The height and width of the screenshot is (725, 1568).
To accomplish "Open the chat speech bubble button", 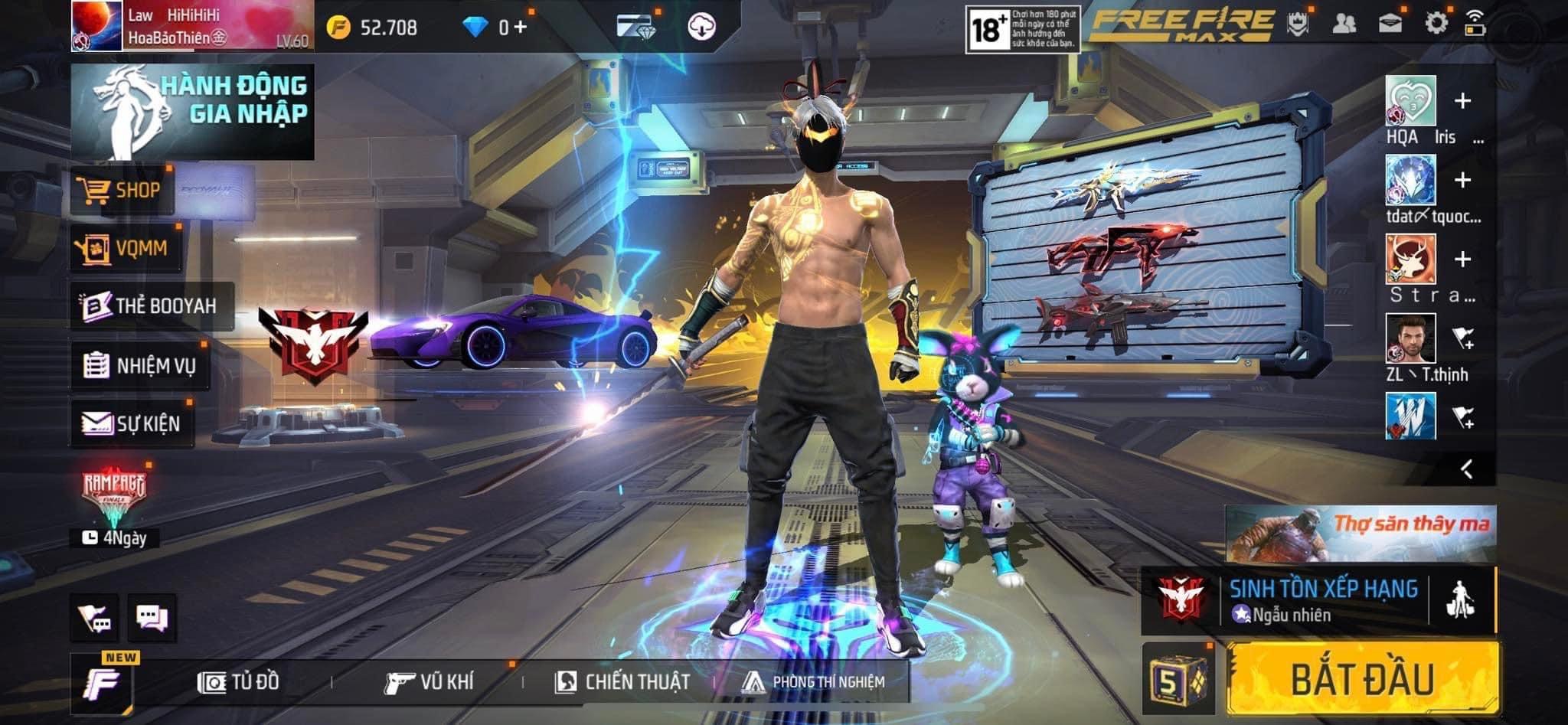I will 152,617.
